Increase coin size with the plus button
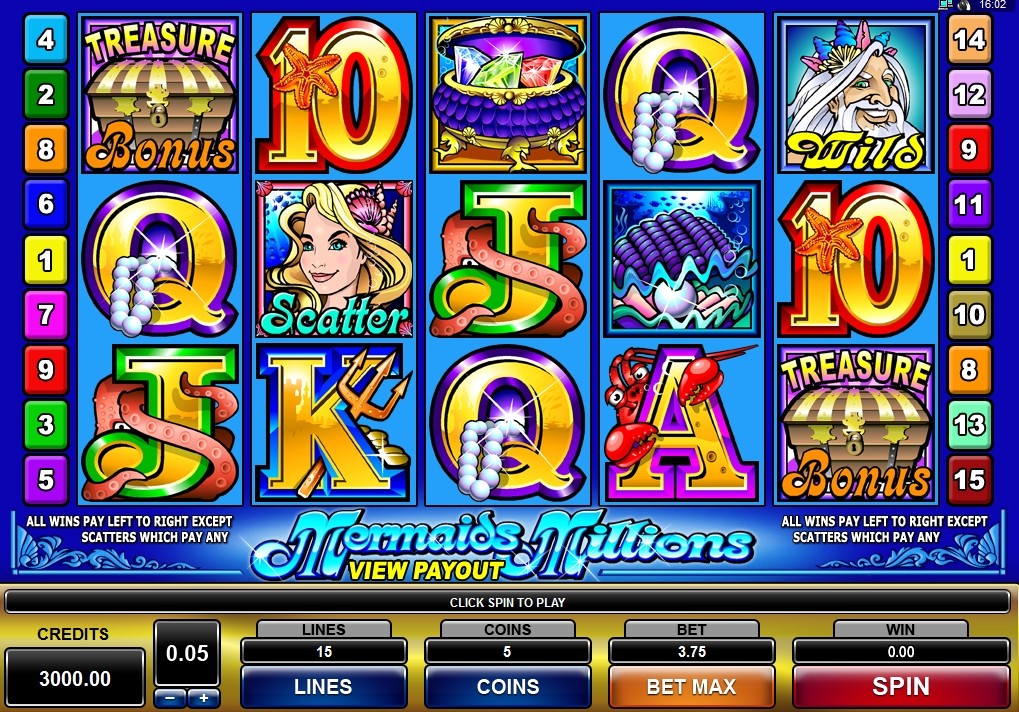This screenshot has width=1019, height=712. [203, 697]
